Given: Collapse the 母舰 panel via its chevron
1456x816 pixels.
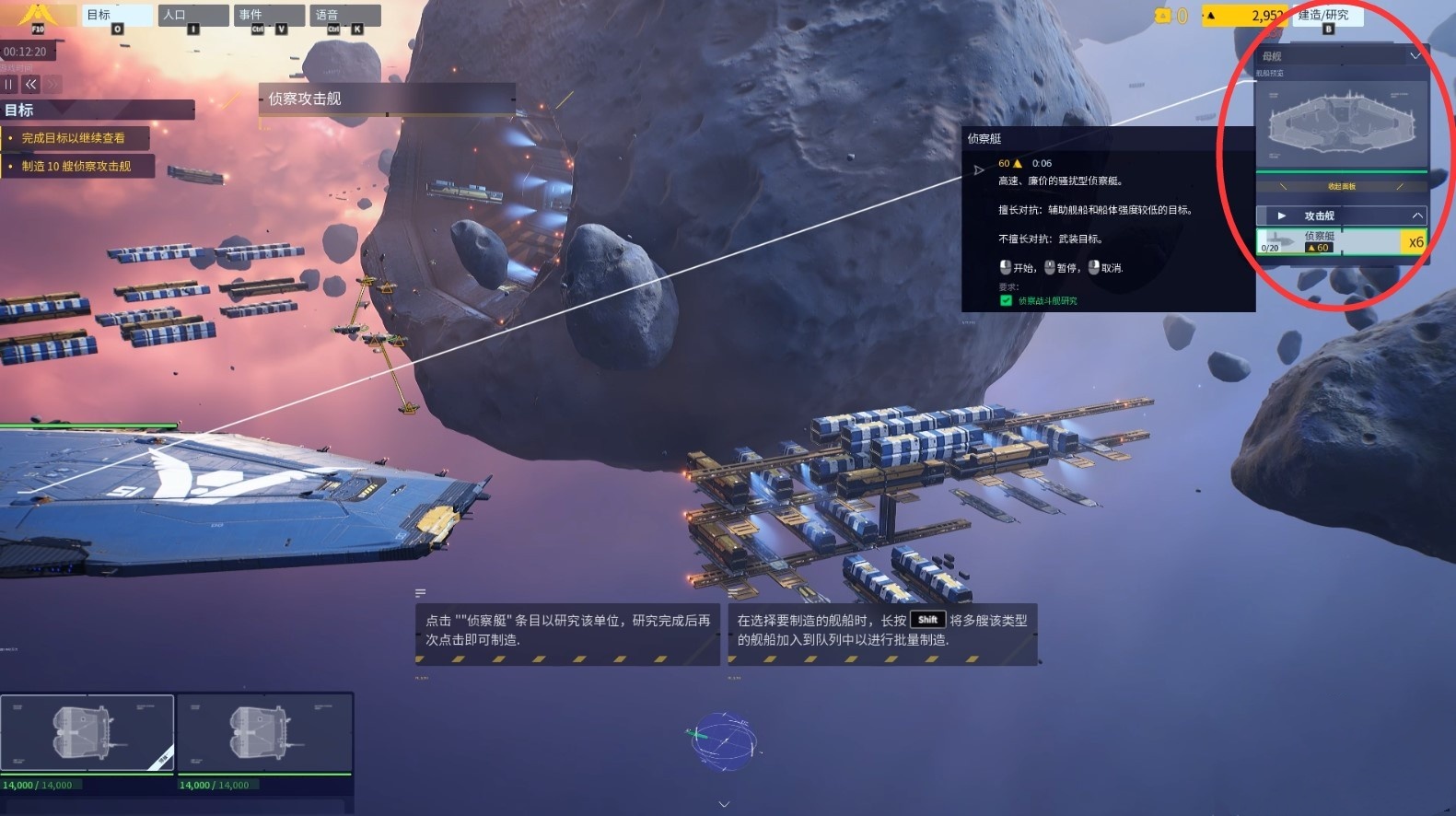Looking at the screenshot, I should (1415, 55).
